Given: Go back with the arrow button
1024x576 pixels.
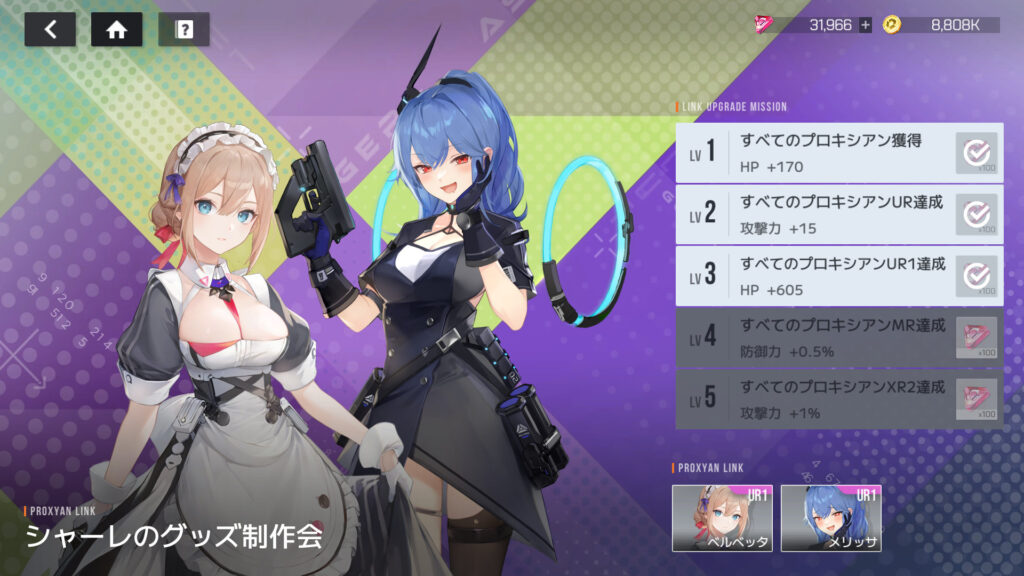Looking at the screenshot, I should tap(50, 30).
